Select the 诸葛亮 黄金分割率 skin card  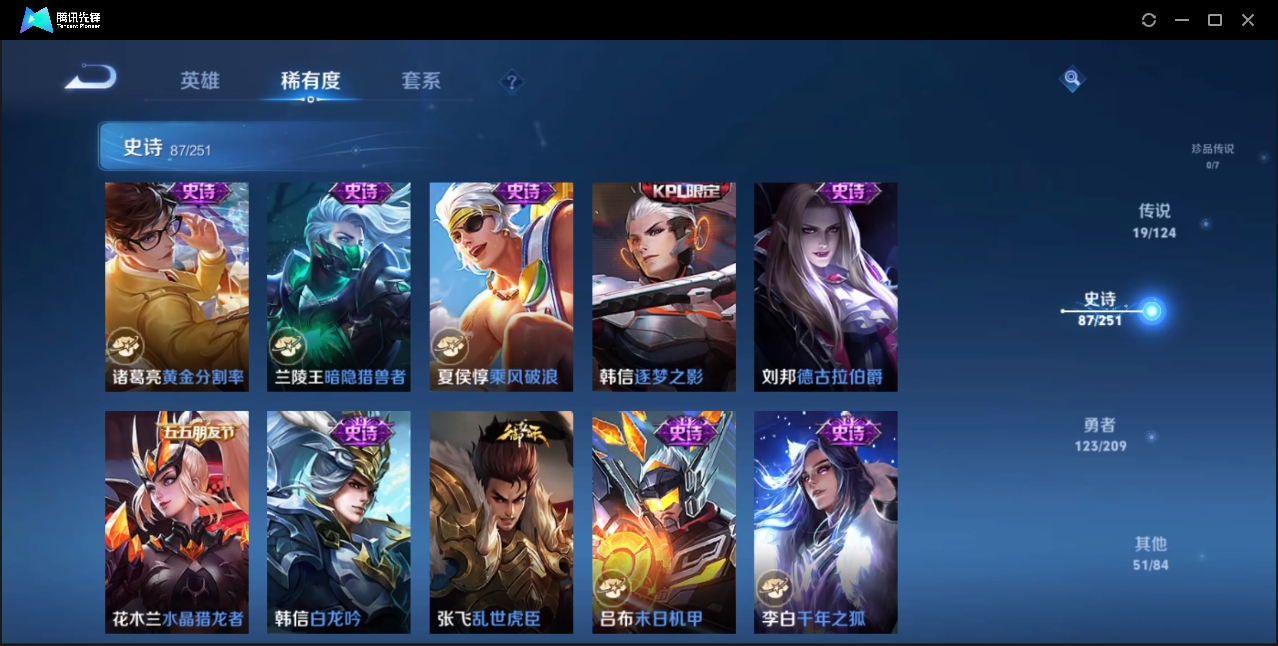(177, 287)
